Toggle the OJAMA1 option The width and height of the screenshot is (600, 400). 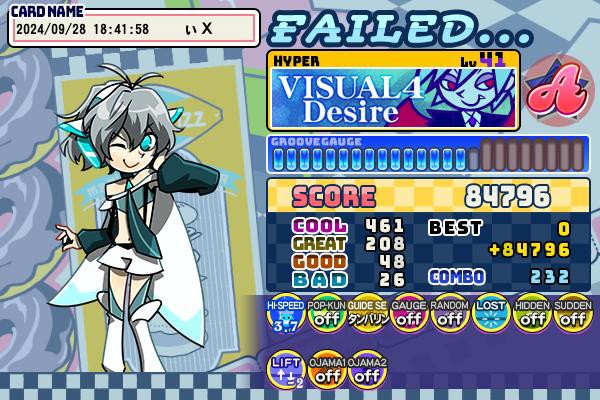point(325,371)
